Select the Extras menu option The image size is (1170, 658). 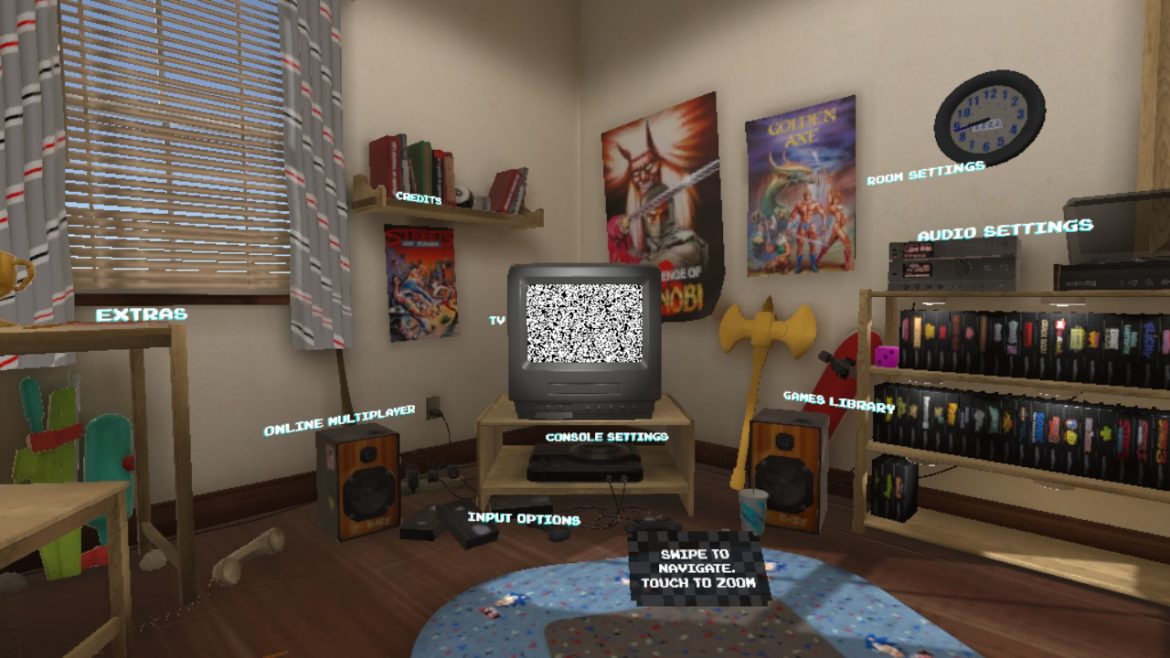pos(141,314)
